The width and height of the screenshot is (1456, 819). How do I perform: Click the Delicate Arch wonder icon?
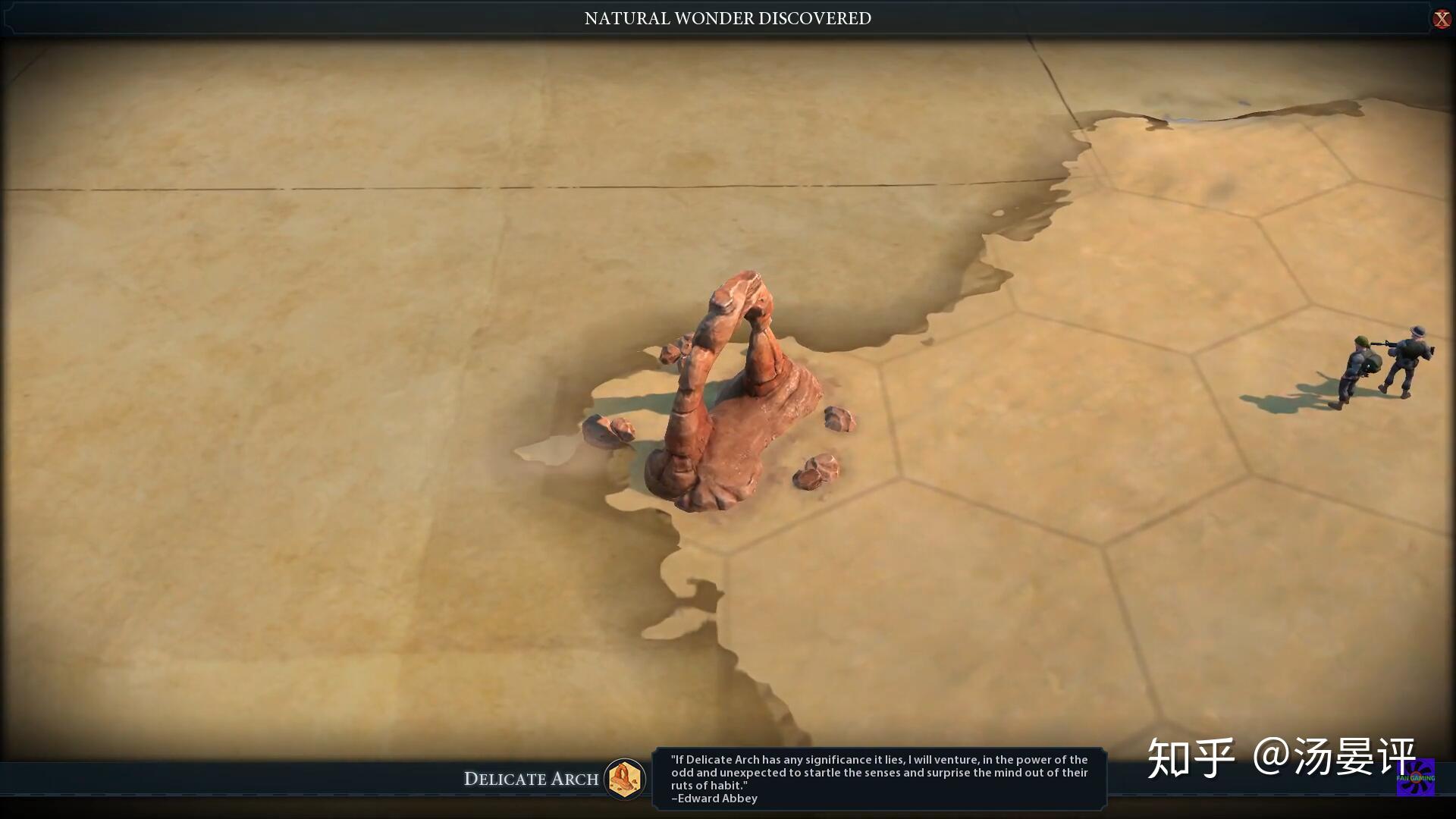click(625, 778)
